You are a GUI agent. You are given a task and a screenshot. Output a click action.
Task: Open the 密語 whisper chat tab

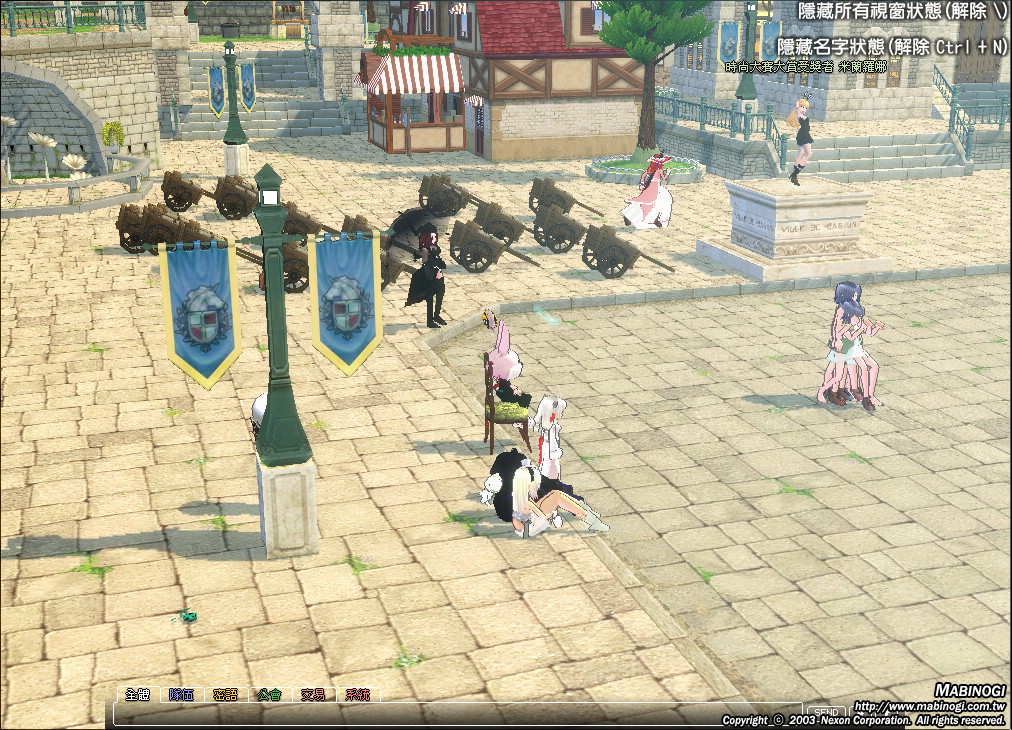point(225,694)
